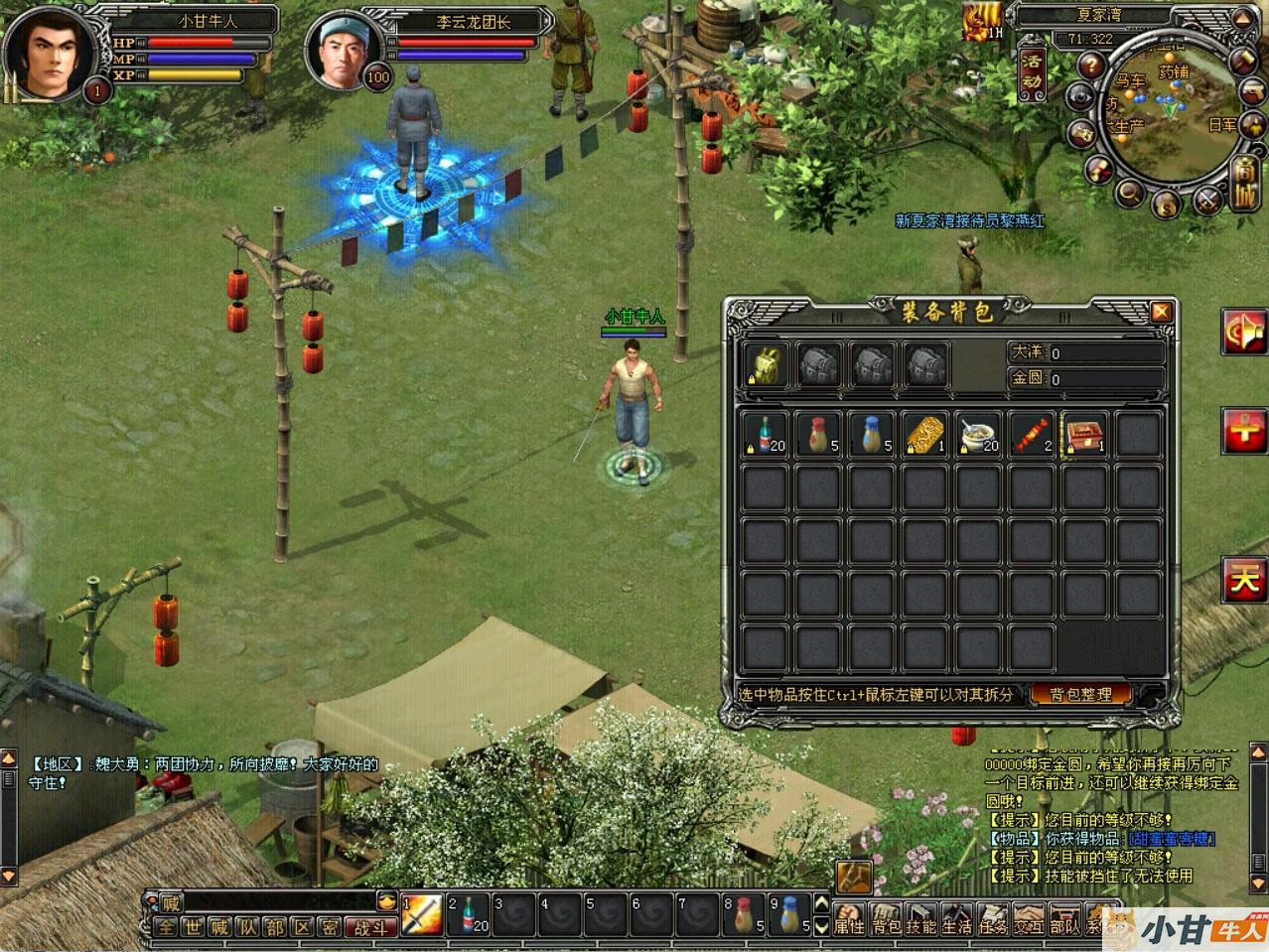
Task: Open the 活动 events button
Action: tap(1033, 71)
